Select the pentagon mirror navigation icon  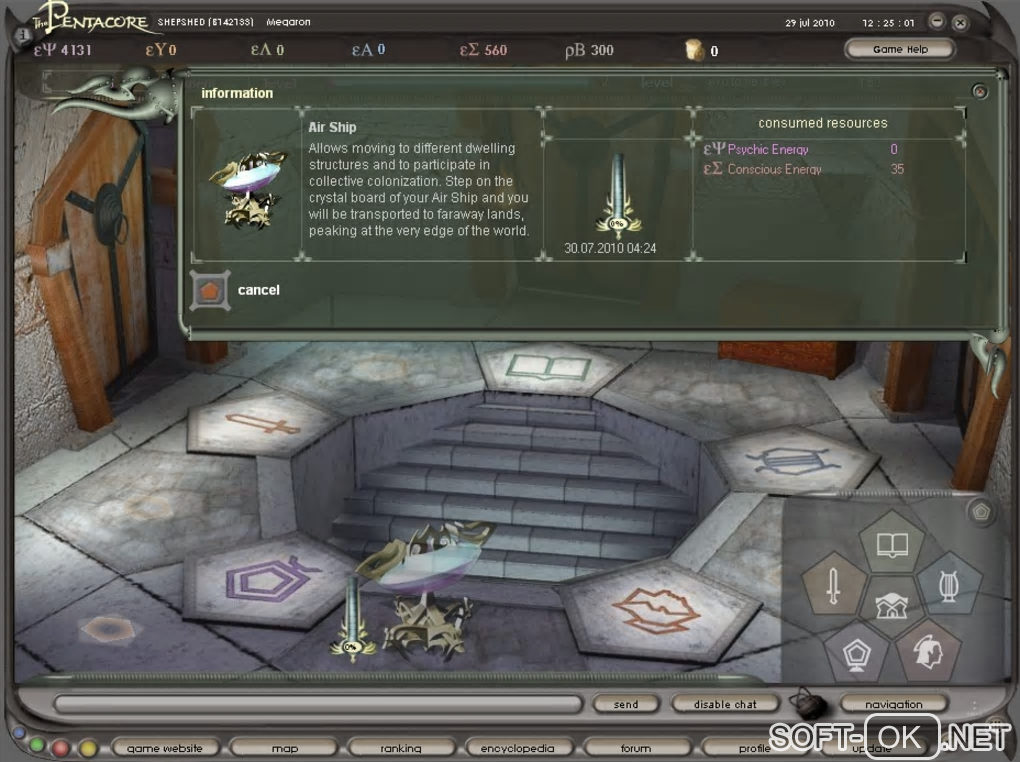[x=856, y=651]
